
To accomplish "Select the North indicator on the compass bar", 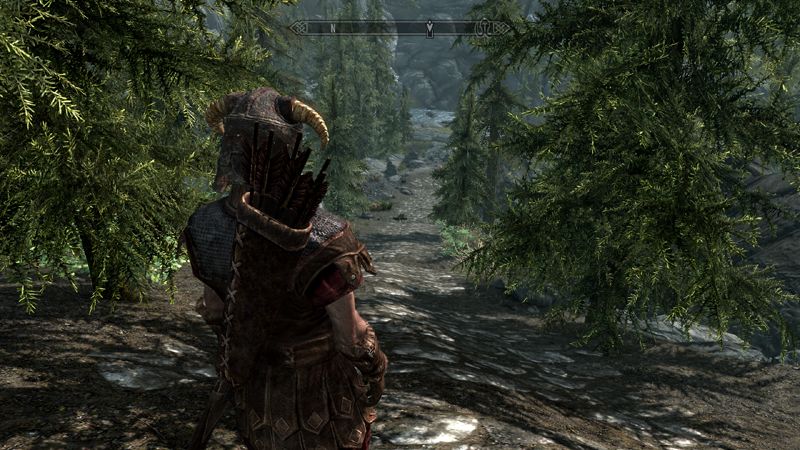I will (x=331, y=28).
